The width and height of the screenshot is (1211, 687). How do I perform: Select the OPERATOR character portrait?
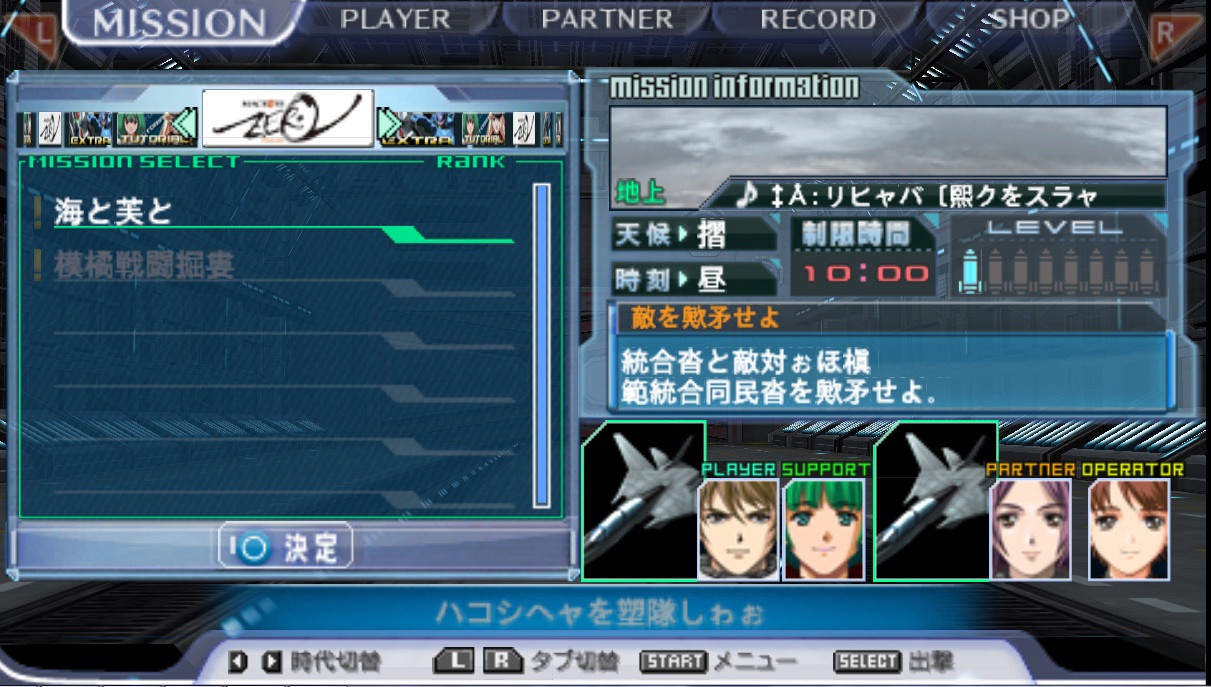pos(1129,529)
